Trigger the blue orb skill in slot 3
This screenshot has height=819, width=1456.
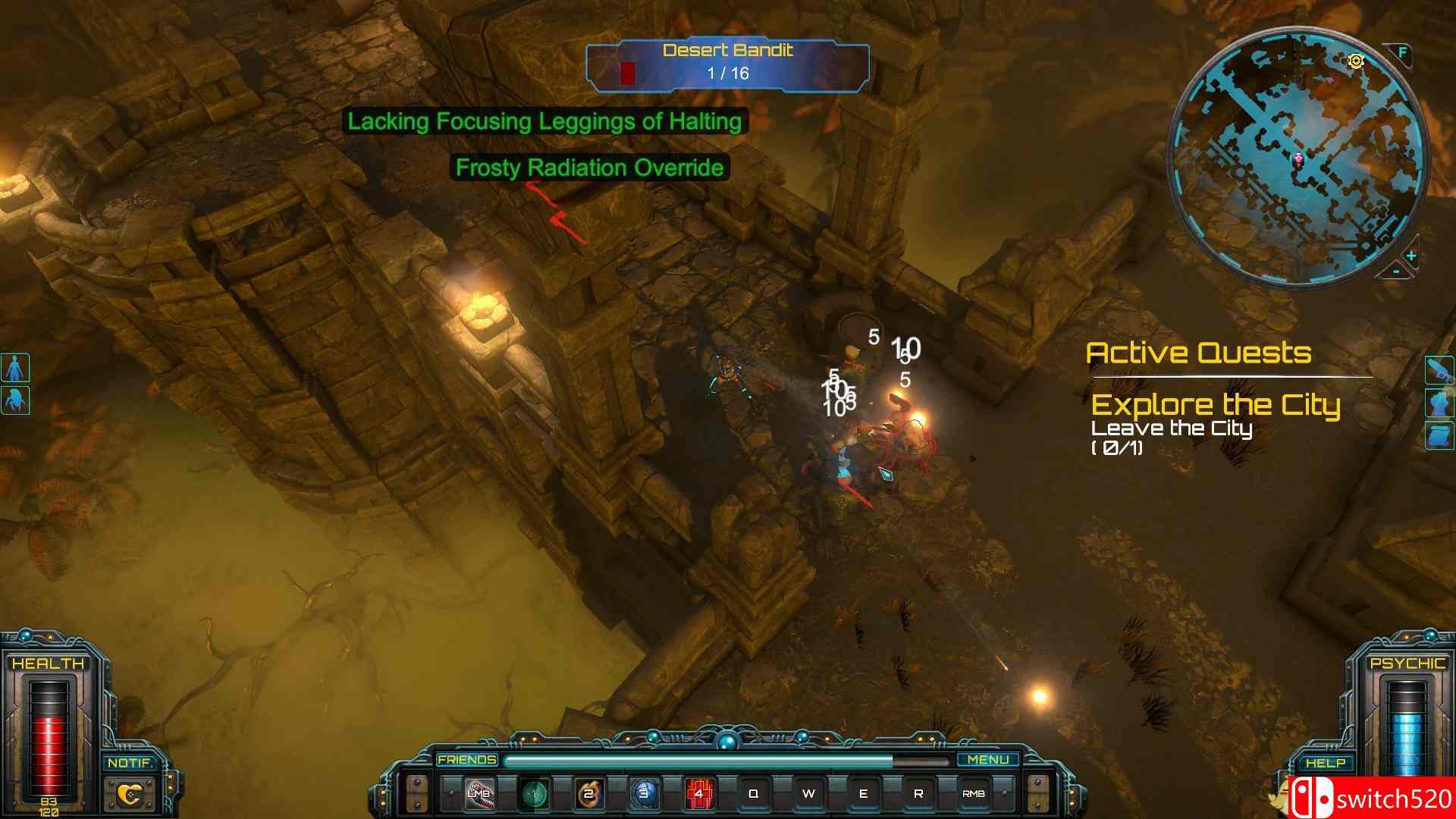(644, 792)
